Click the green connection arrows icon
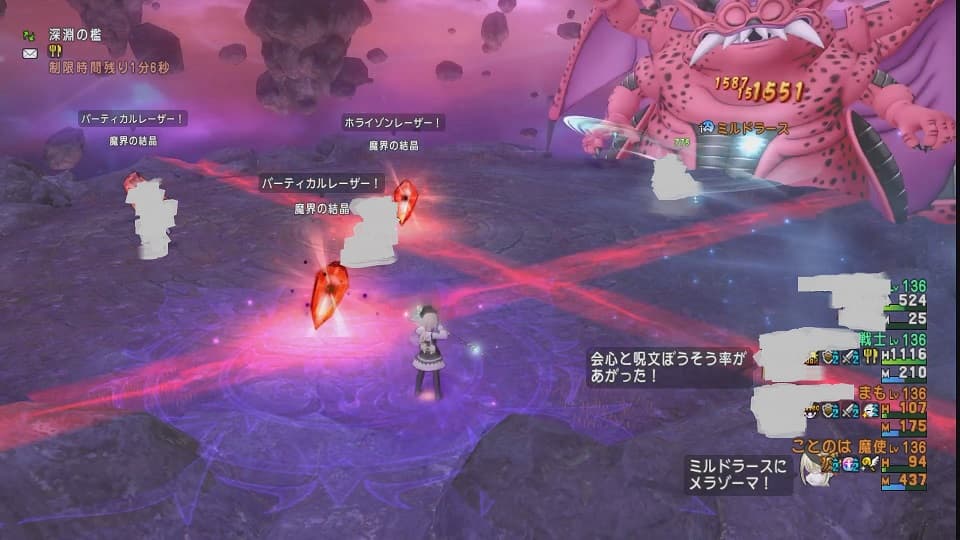This screenshot has height=540, width=960. pos(29,35)
